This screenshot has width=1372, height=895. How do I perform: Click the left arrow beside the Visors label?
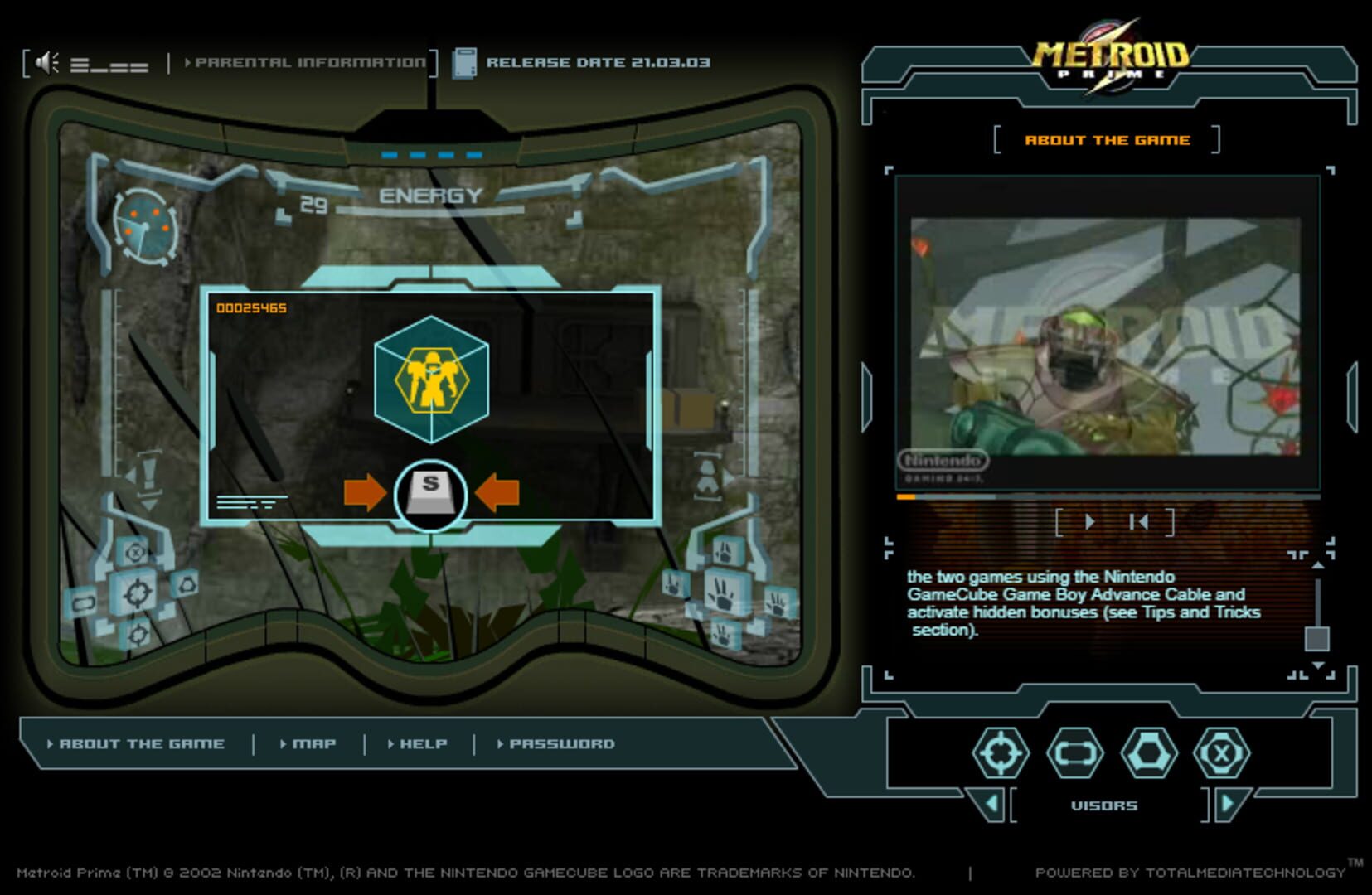[990, 804]
